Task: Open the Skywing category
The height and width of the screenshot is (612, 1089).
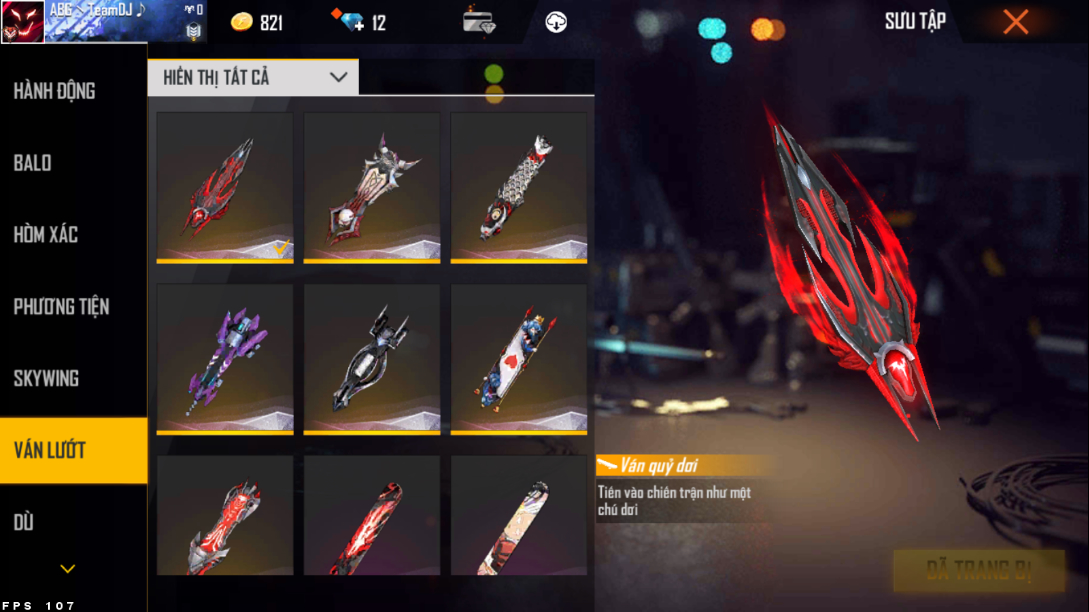Action: tap(46, 379)
